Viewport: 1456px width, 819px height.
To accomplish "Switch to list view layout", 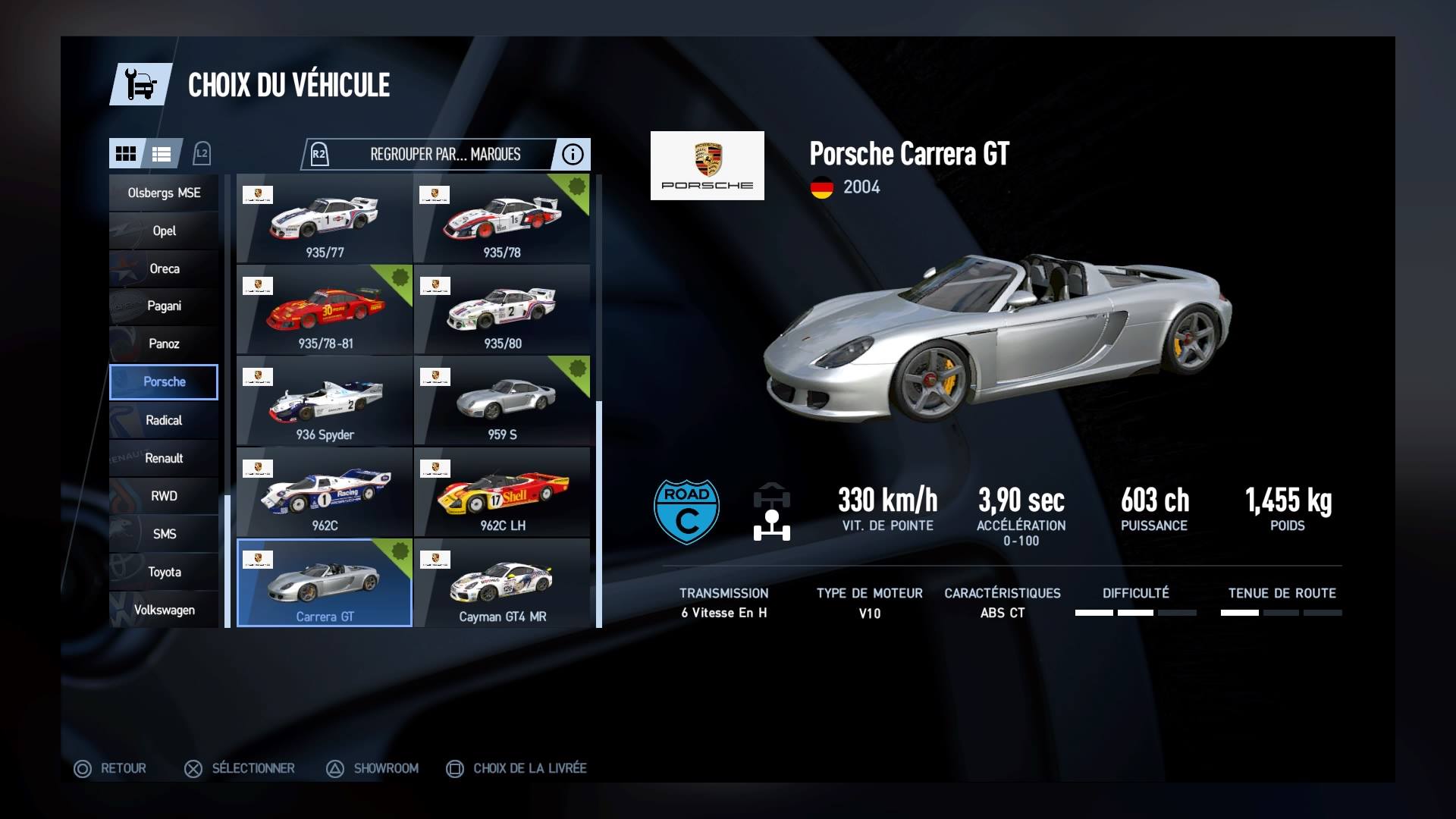I will pyautogui.click(x=162, y=154).
